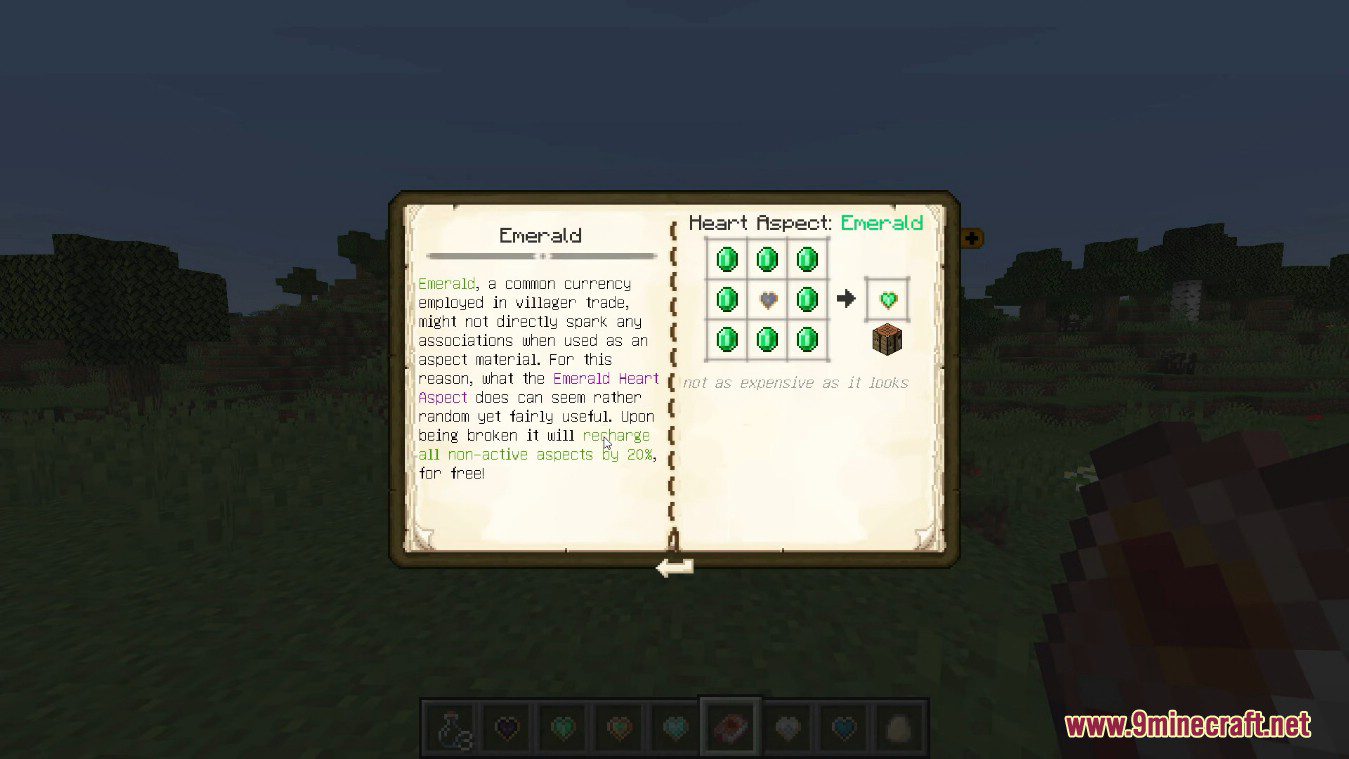Click the yellow plus bookmark on the book edge
This screenshot has width=1349, height=759.
pyautogui.click(x=971, y=238)
